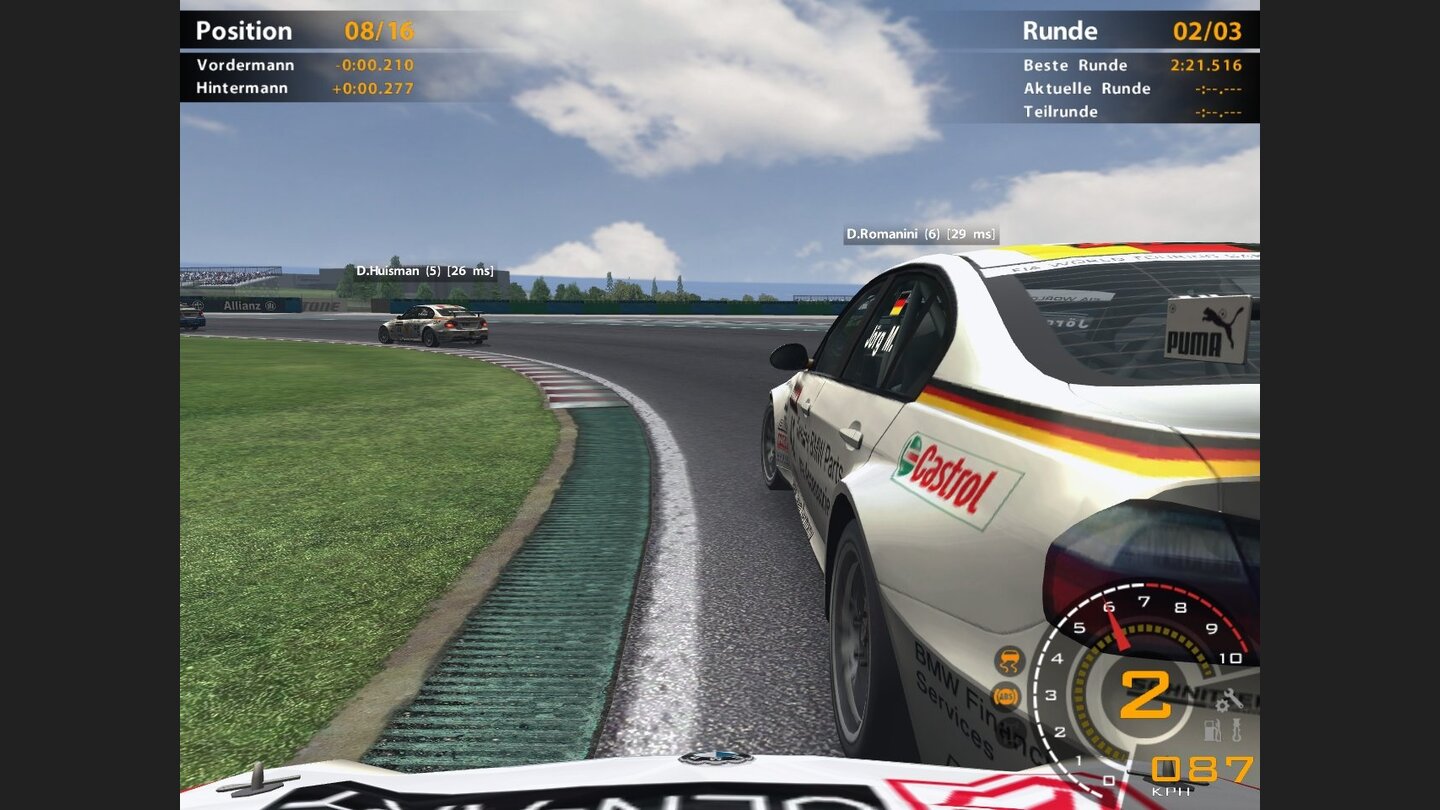This screenshot has width=1440, height=810.
Task: Click the gear-shaped setup icon beside the wrench
Action: coord(1222,708)
